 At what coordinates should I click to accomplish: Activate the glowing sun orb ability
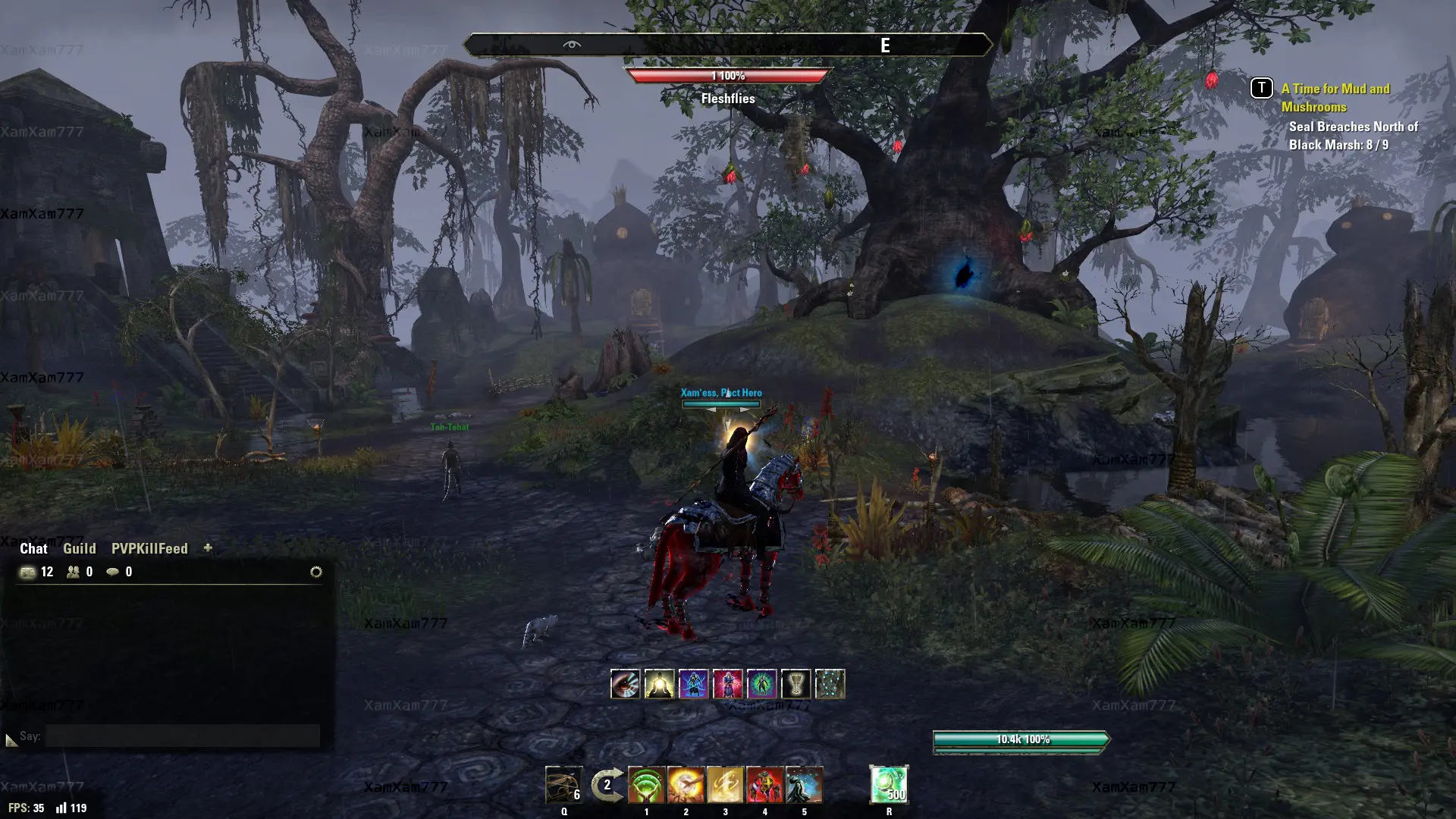(686, 785)
